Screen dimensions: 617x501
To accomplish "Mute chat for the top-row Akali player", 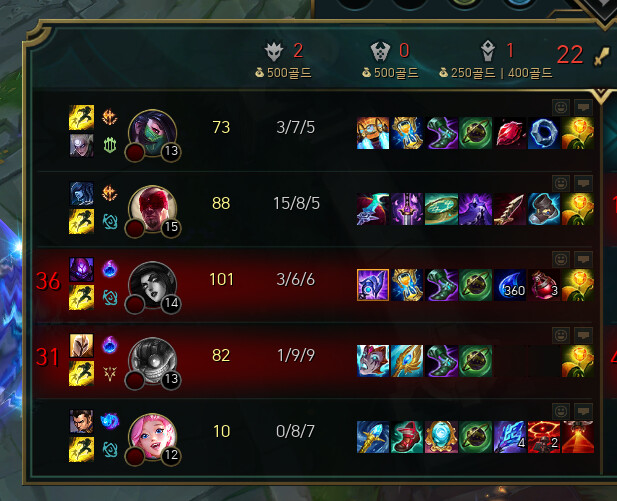I will pyautogui.click(x=581, y=106).
